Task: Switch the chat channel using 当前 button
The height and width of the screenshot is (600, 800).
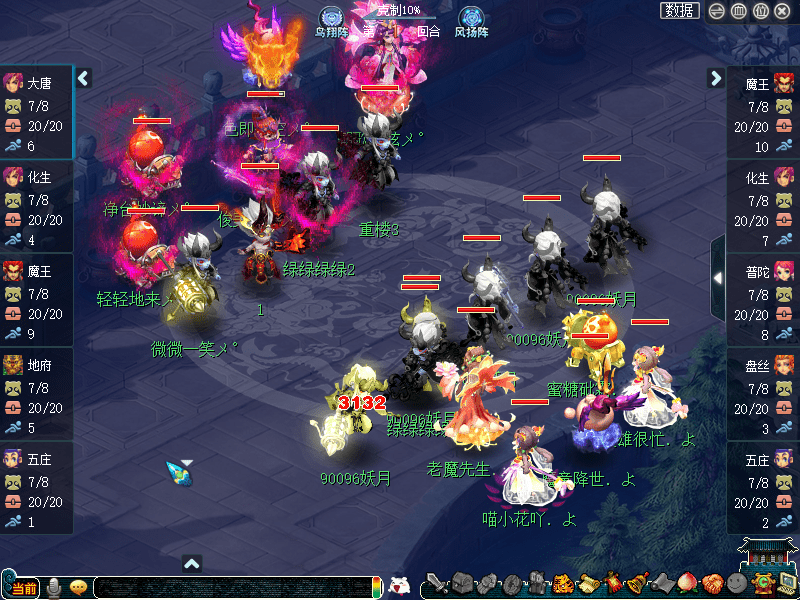Action: [22, 588]
